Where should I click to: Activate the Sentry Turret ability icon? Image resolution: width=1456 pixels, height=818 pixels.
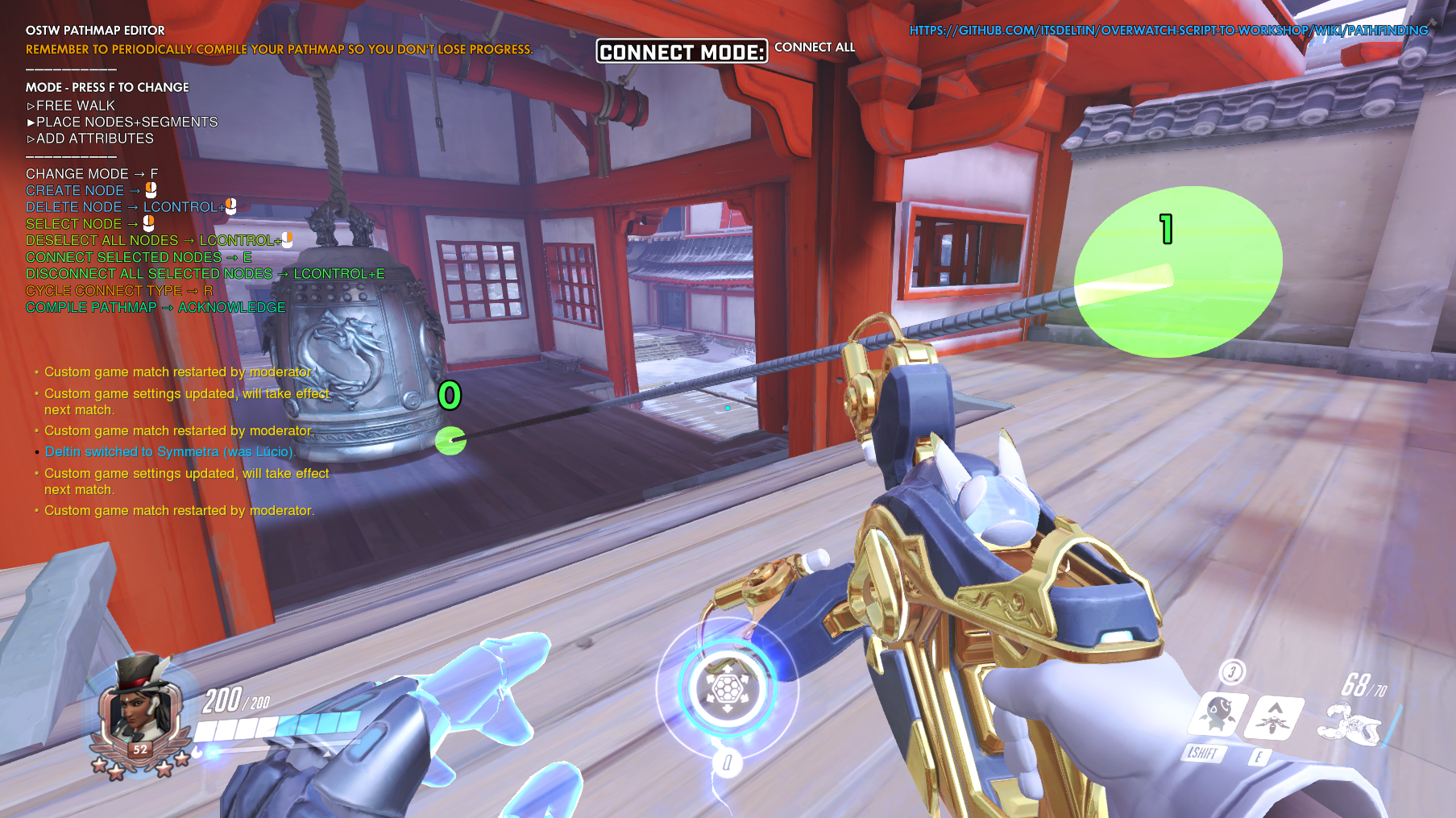[1218, 713]
